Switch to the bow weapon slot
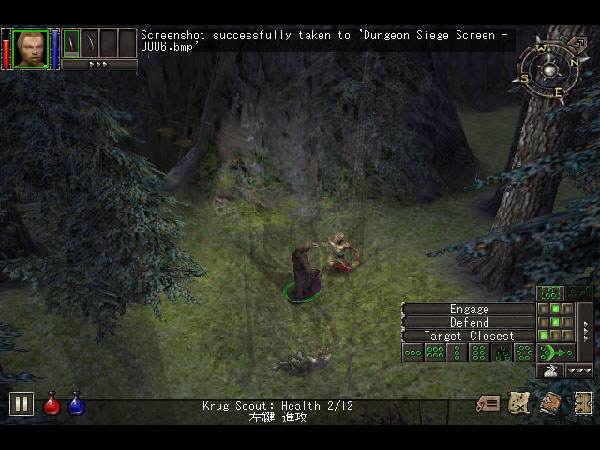This screenshot has width=600, height=450. click(90, 43)
